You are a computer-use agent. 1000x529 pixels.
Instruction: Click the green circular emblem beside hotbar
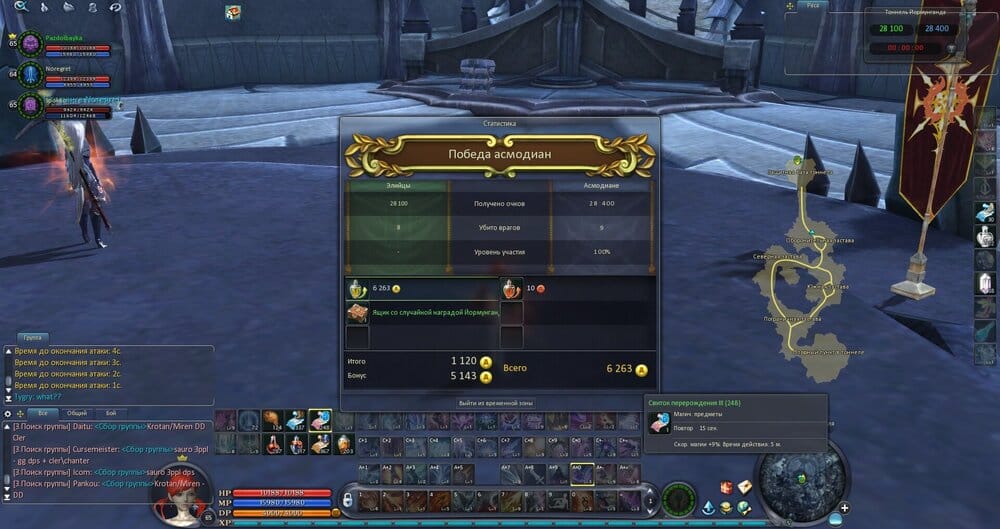pyautogui.click(x=678, y=496)
